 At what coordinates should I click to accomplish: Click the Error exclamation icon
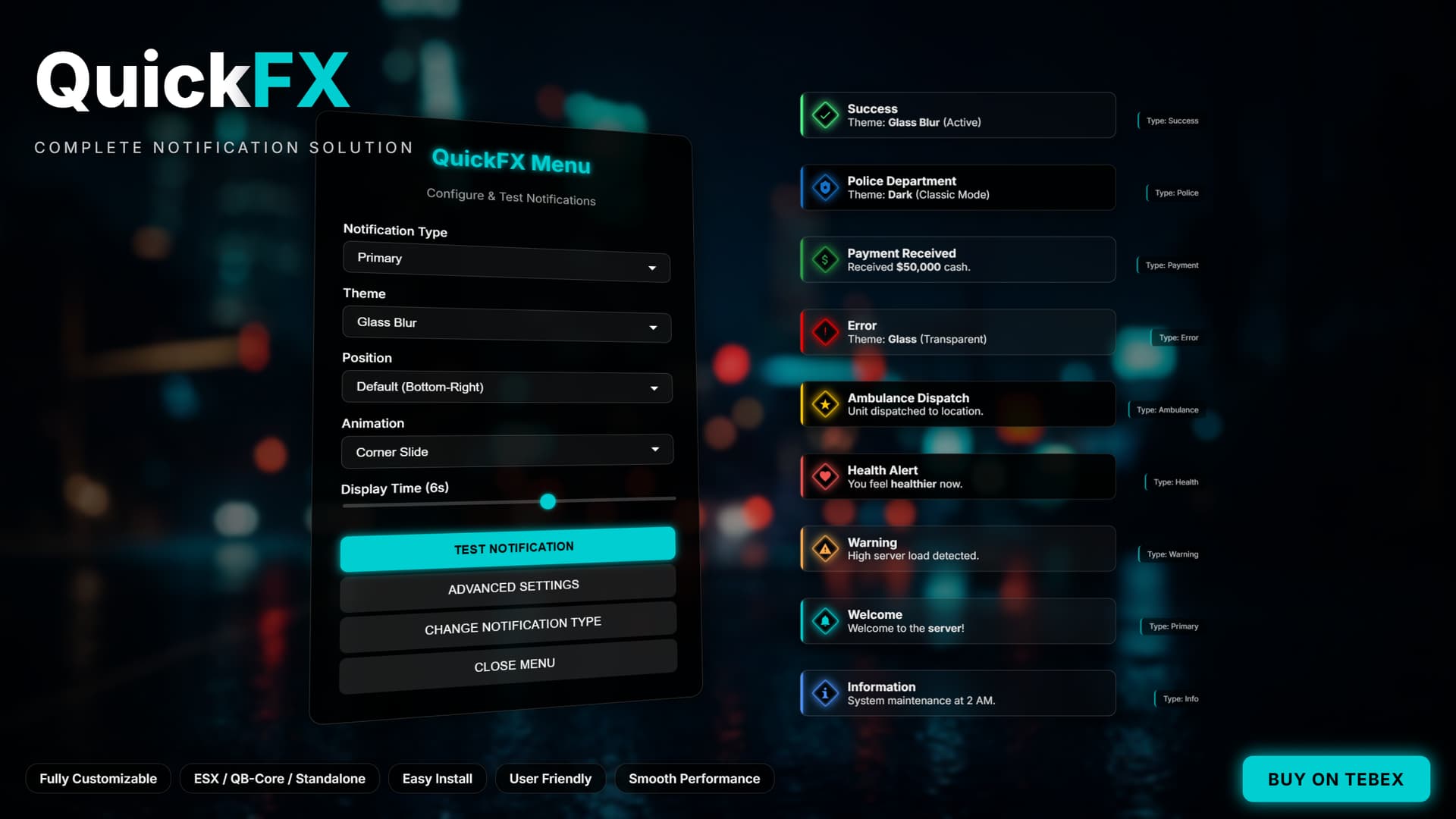(824, 331)
